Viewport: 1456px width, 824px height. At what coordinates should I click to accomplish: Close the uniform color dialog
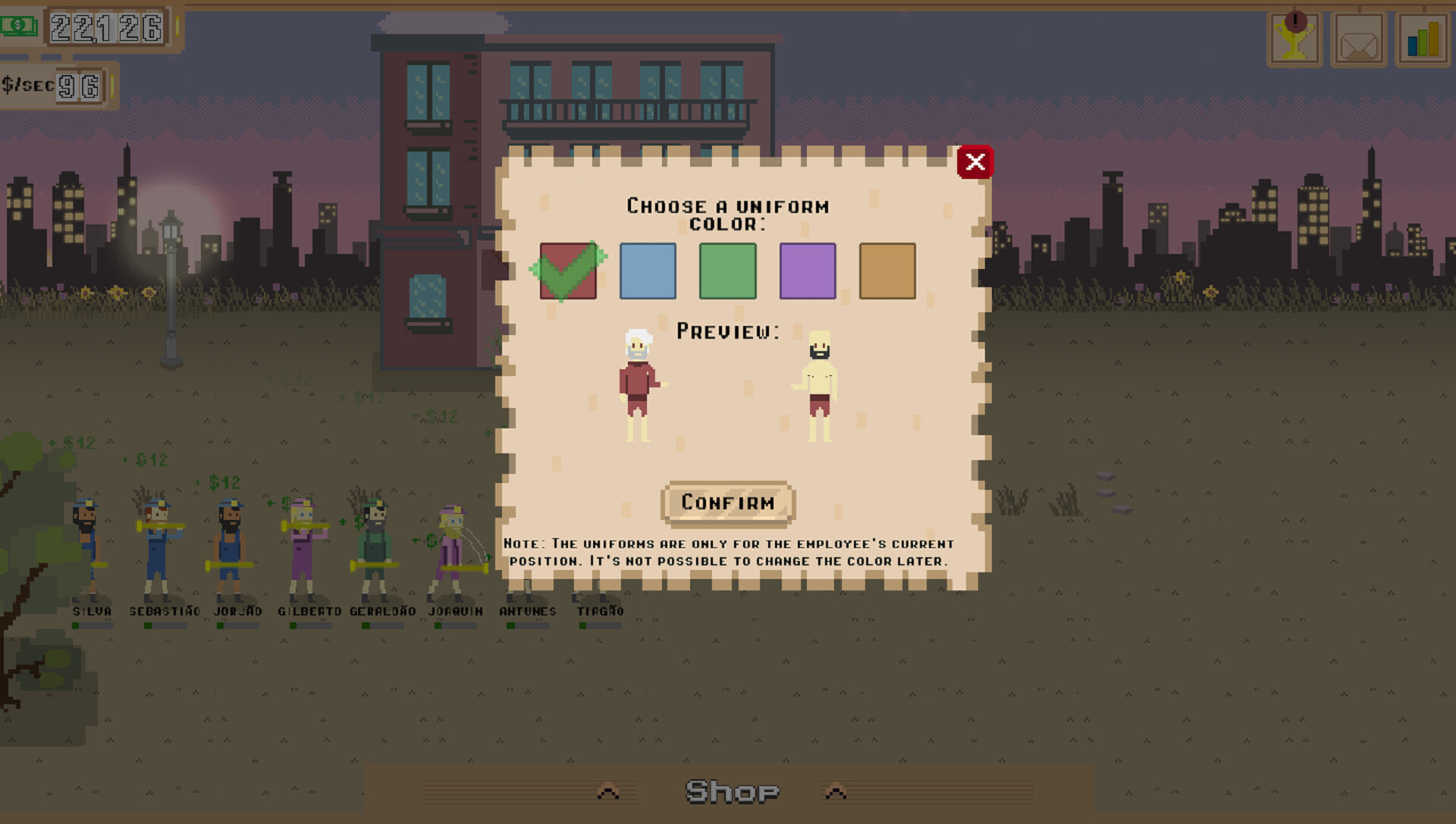tap(975, 161)
